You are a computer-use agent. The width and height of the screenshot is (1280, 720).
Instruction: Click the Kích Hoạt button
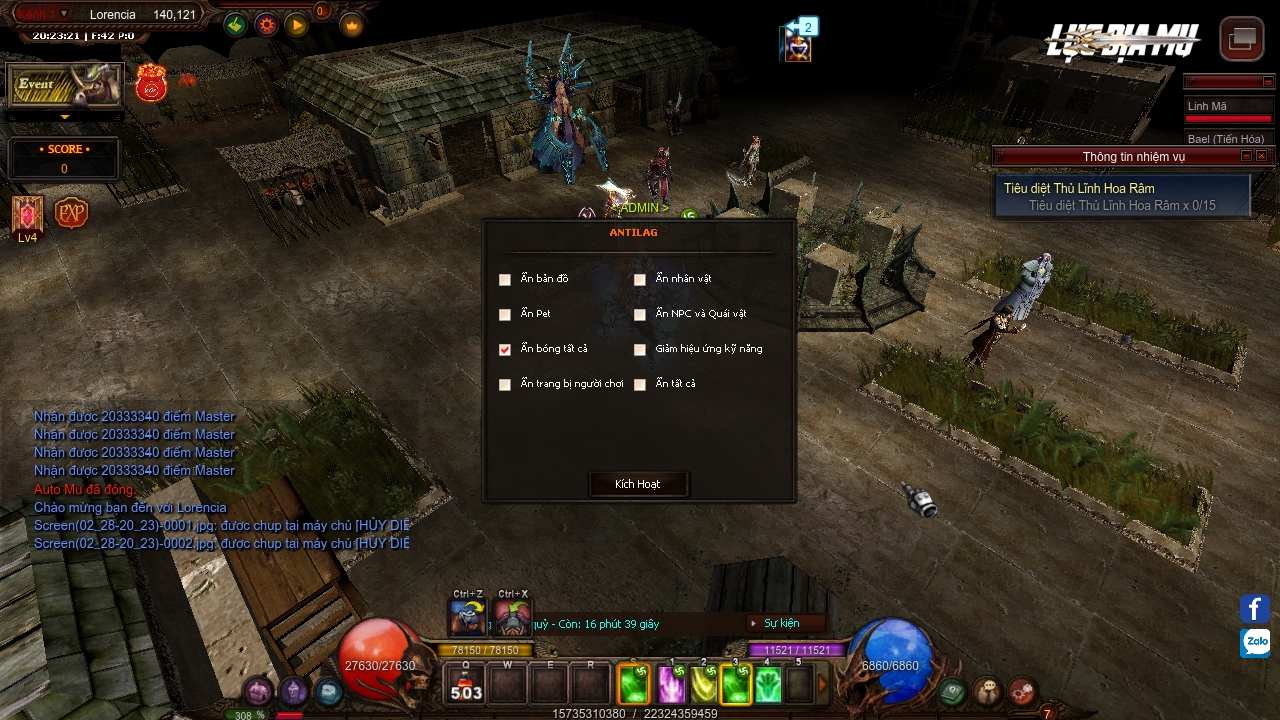(638, 484)
